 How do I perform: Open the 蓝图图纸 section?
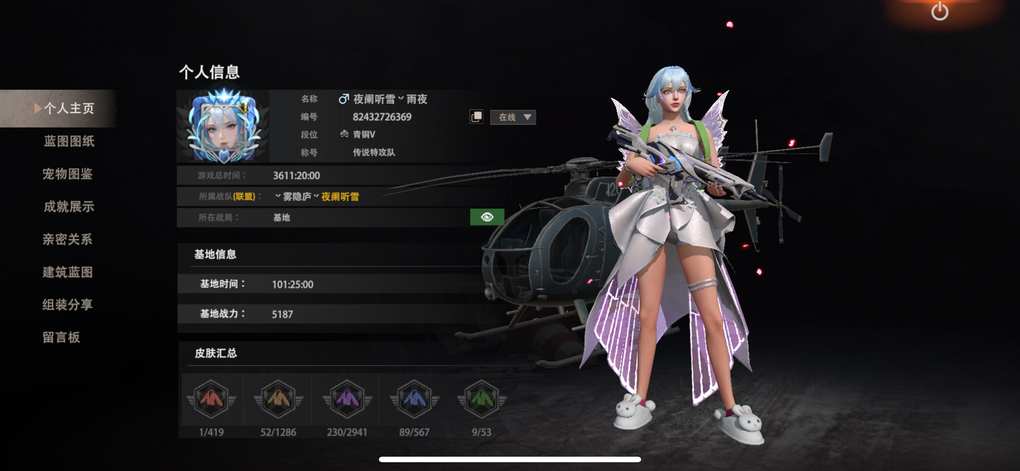68,141
